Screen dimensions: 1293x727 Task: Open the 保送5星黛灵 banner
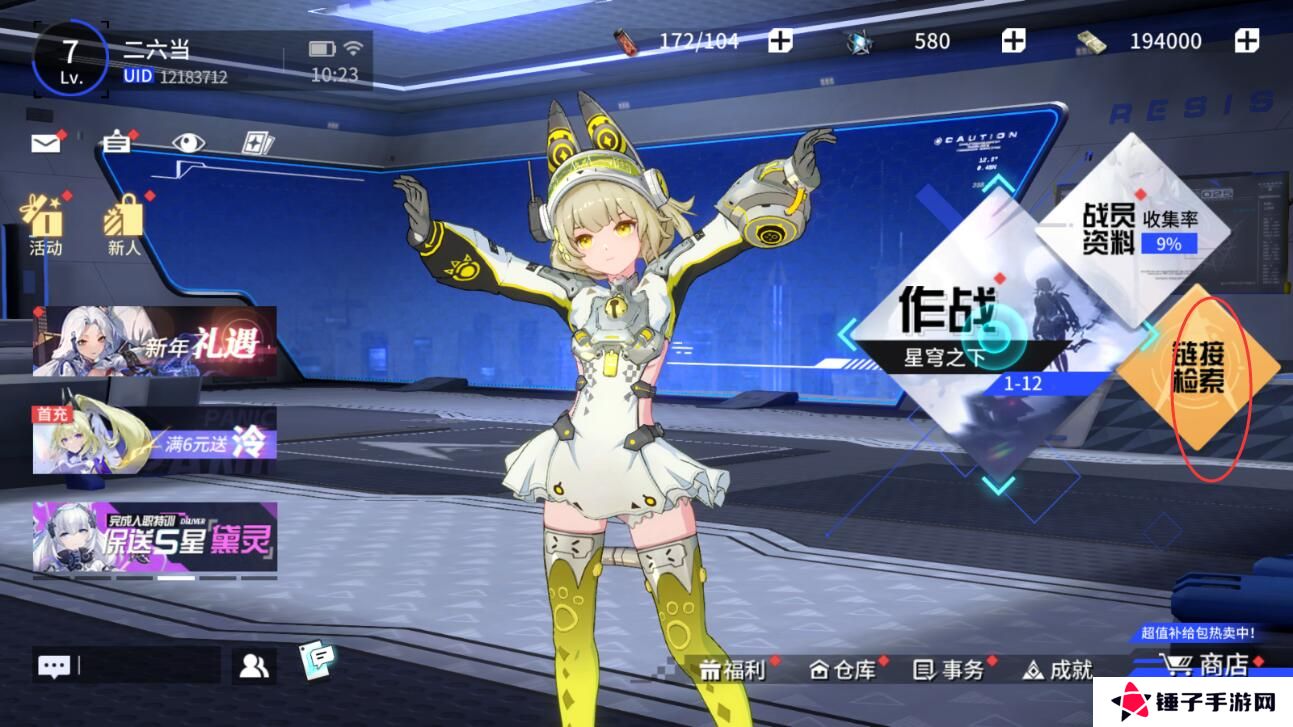155,537
